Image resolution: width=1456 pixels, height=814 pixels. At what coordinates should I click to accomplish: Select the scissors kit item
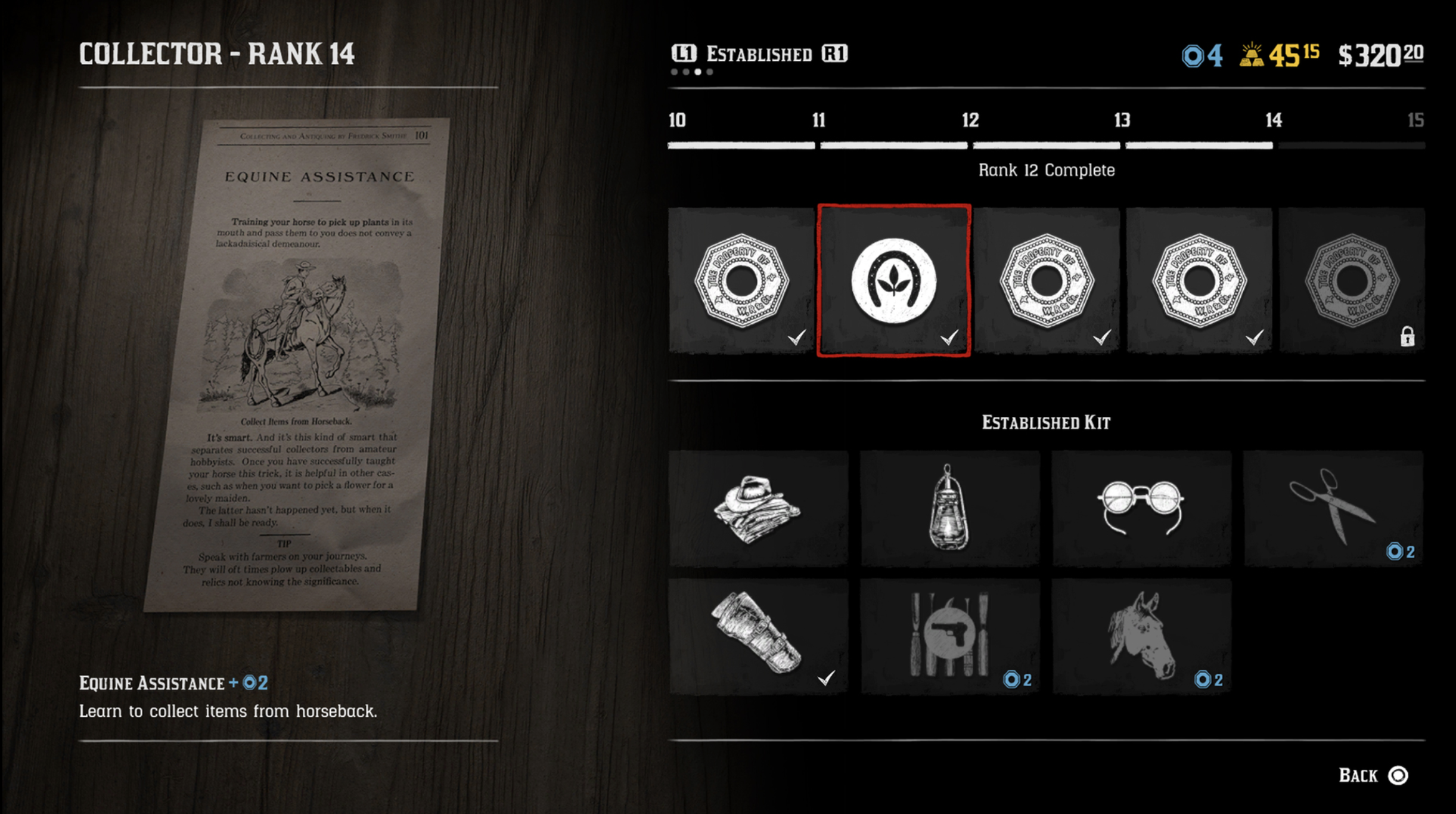(x=1333, y=508)
